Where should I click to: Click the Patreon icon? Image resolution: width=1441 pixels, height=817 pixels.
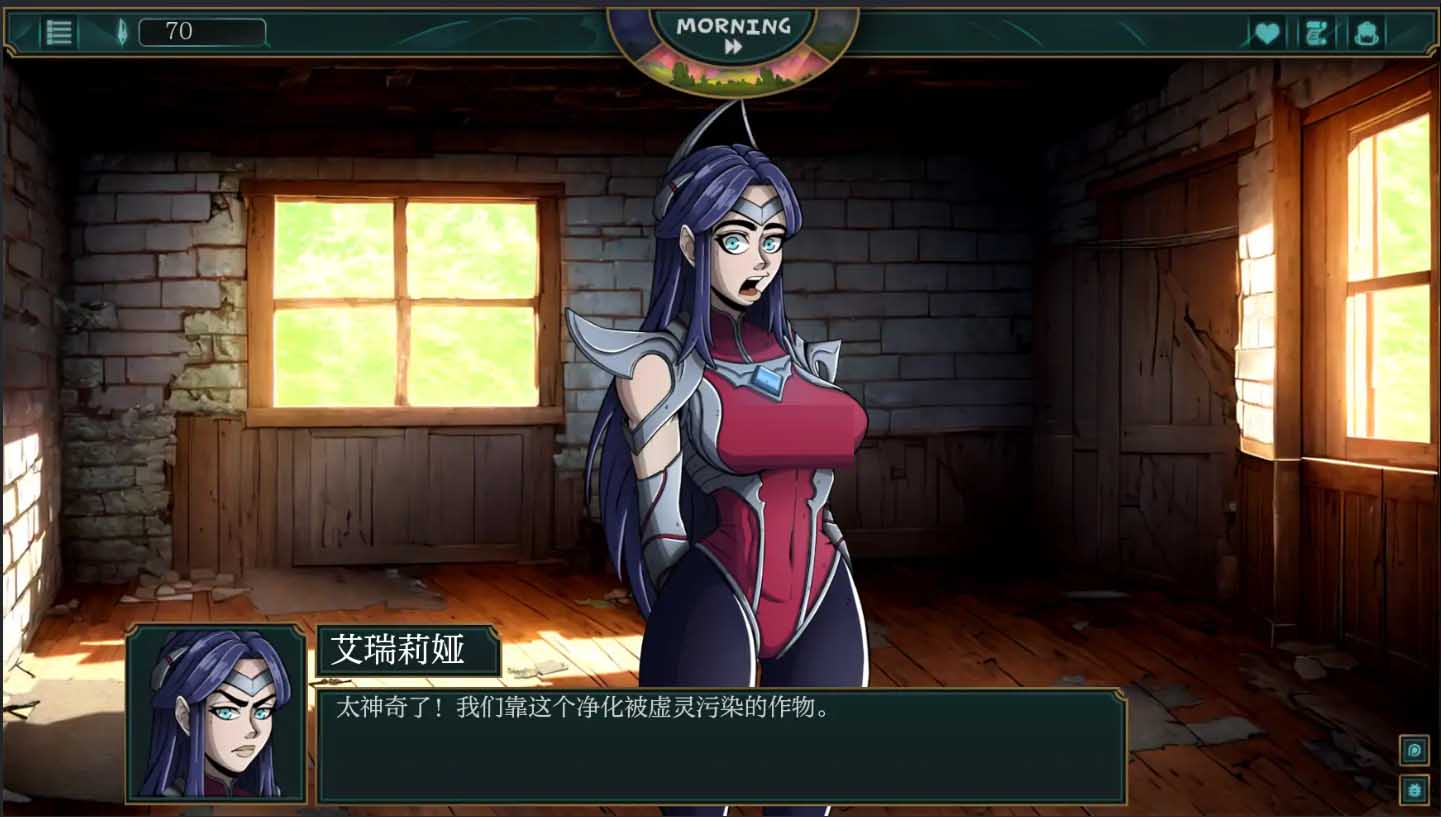1414,750
